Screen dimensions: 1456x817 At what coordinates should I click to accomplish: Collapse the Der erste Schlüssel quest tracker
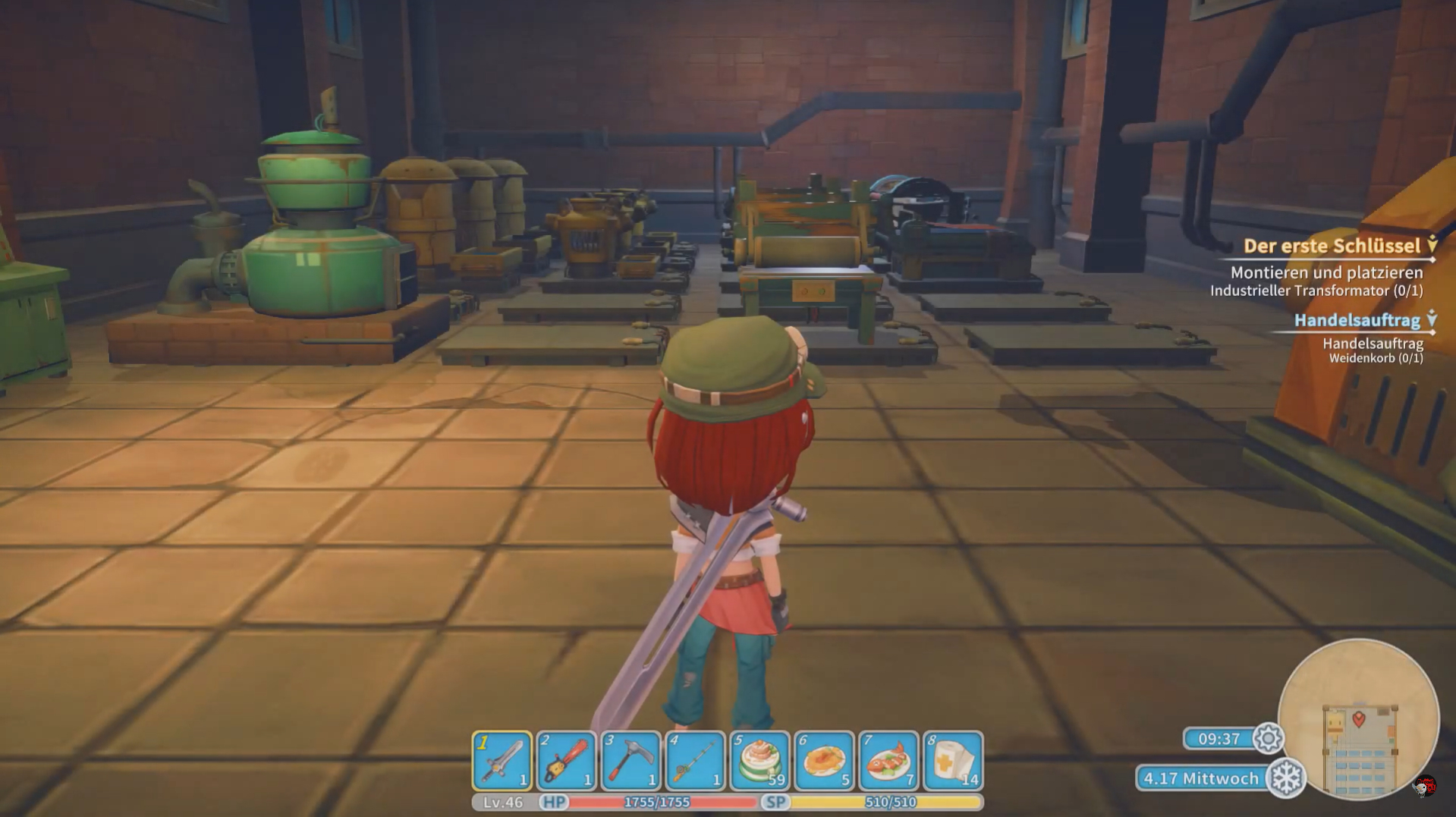pyautogui.click(x=1432, y=244)
